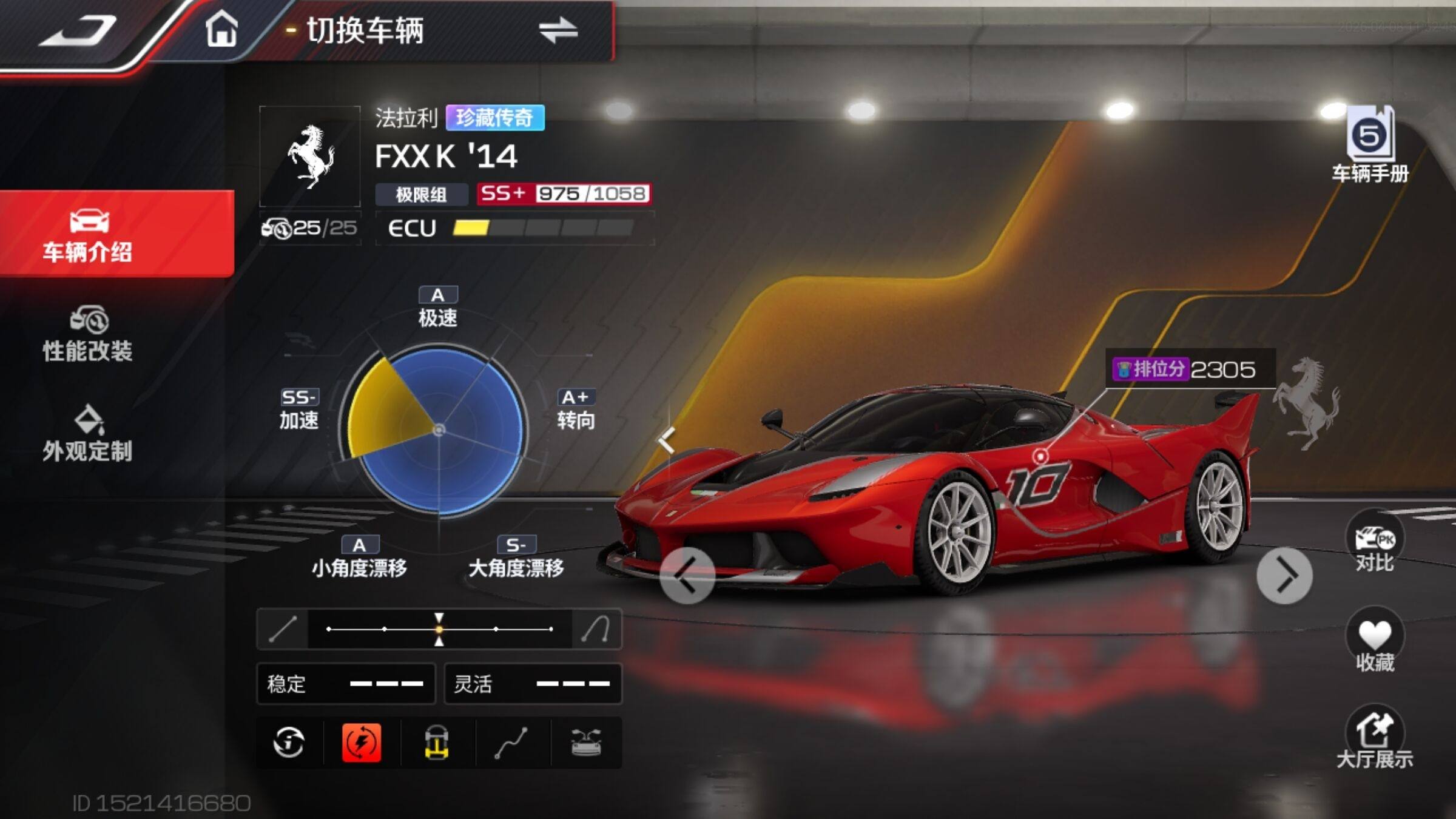
Task: Adjust the handling tuning slider marker
Action: [439, 629]
